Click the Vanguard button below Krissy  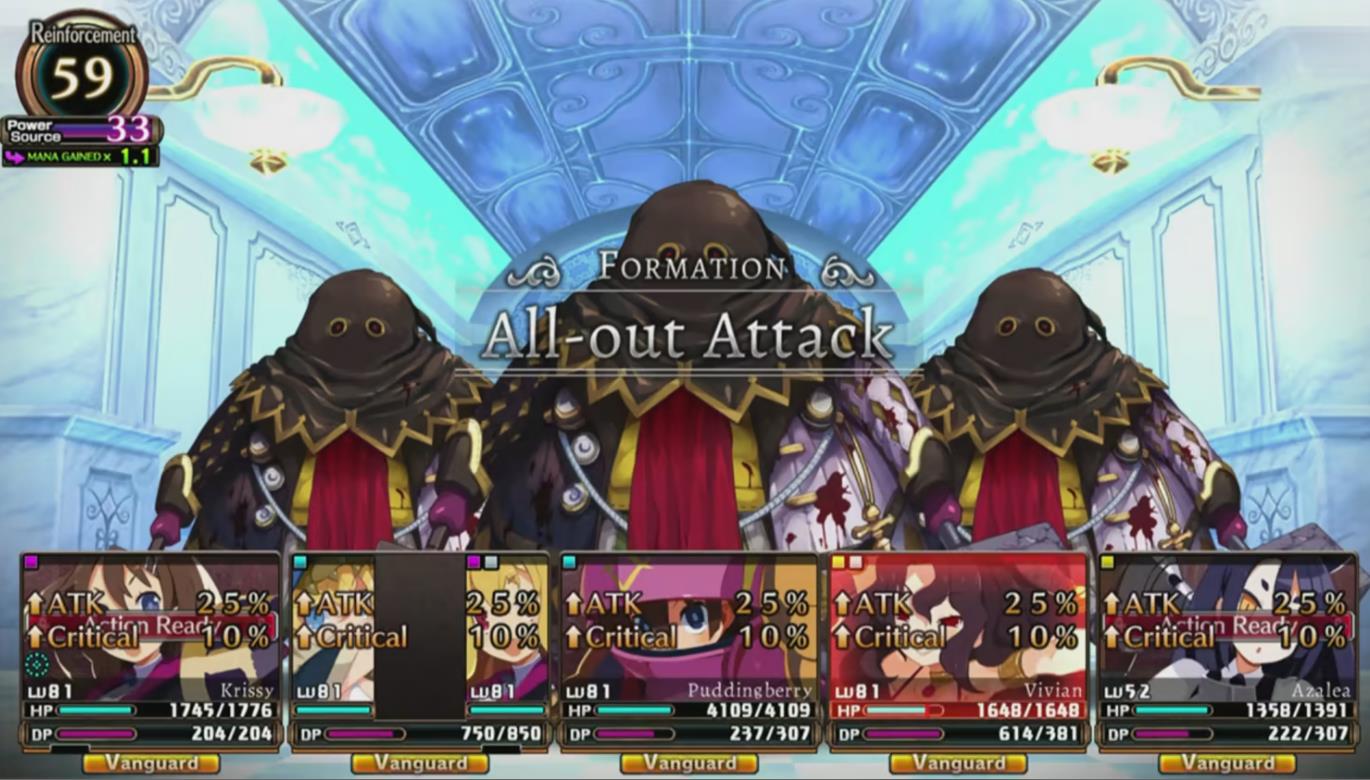coord(150,762)
